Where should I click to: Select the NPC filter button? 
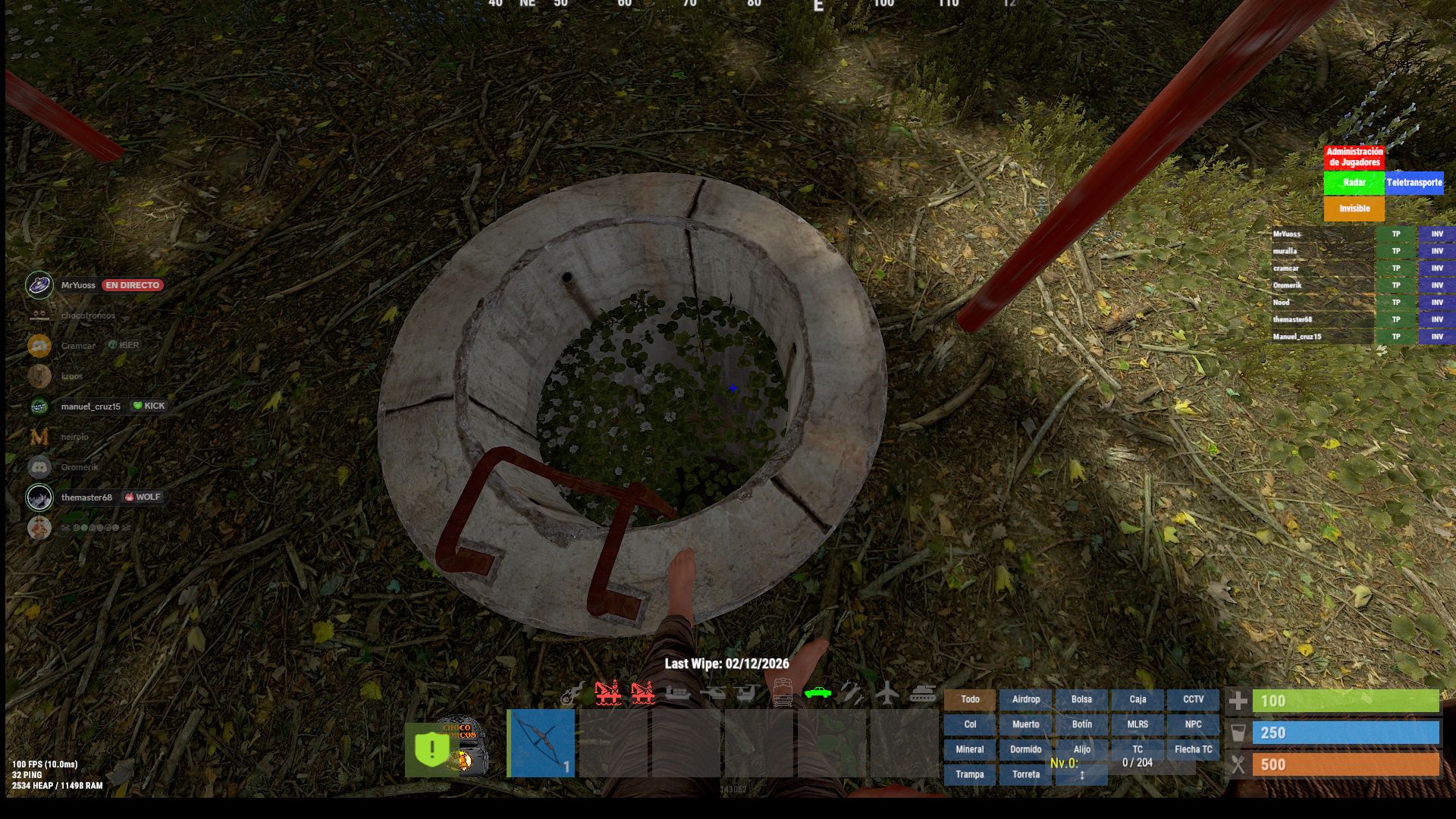pos(1193,724)
